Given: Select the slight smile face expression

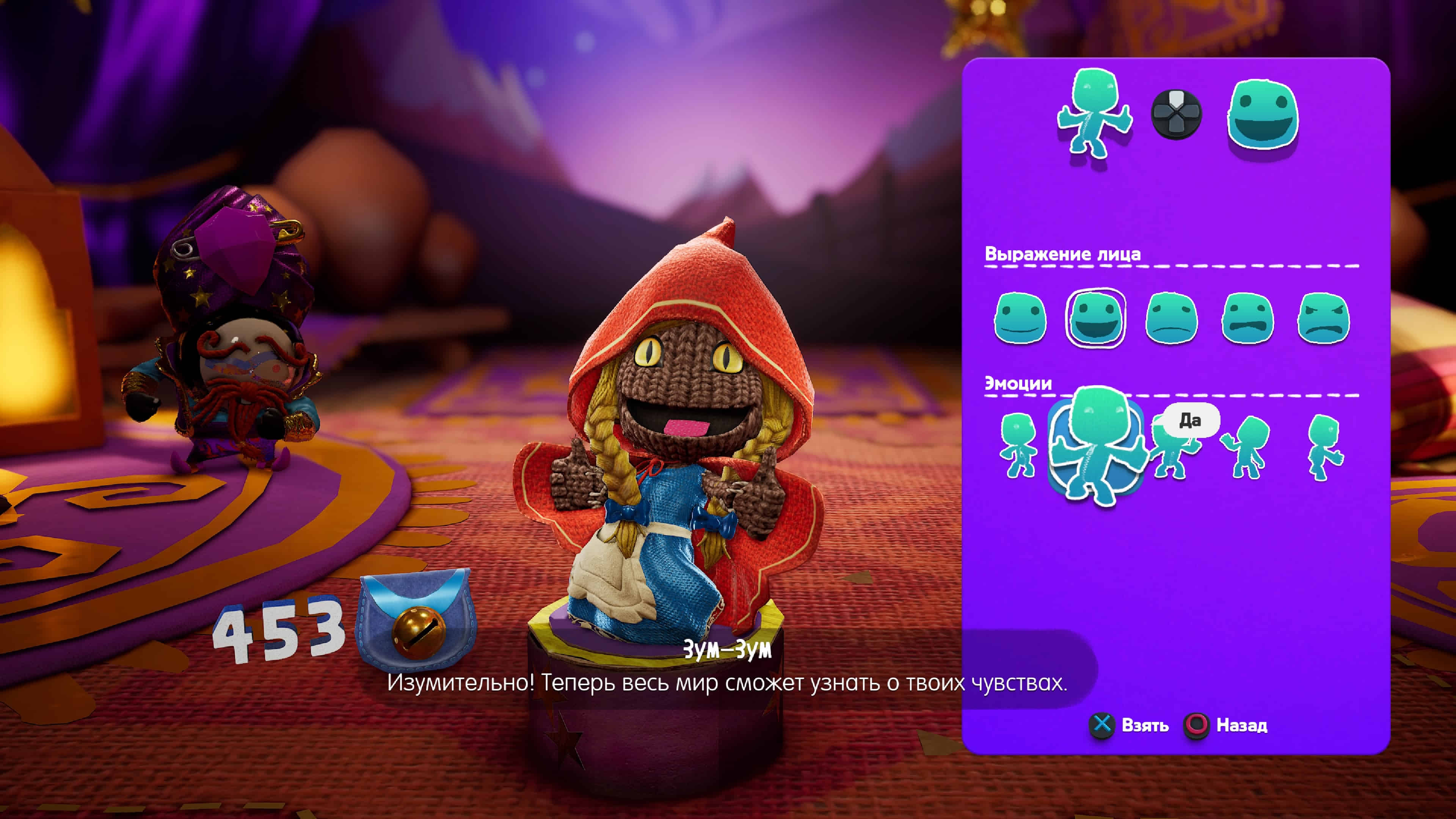Looking at the screenshot, I should coord(1020,318).
